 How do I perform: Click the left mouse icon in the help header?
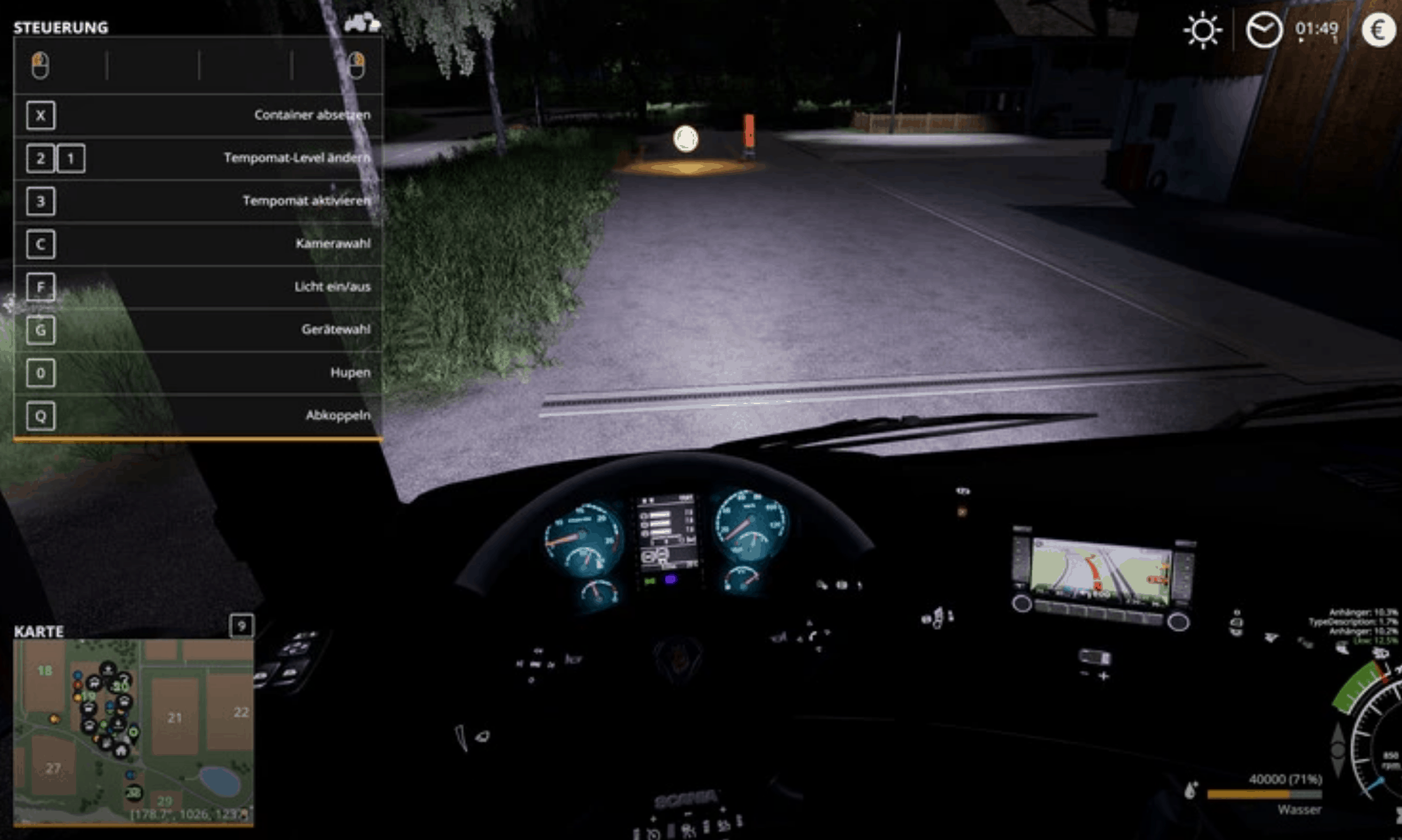(x=40, y=66)
